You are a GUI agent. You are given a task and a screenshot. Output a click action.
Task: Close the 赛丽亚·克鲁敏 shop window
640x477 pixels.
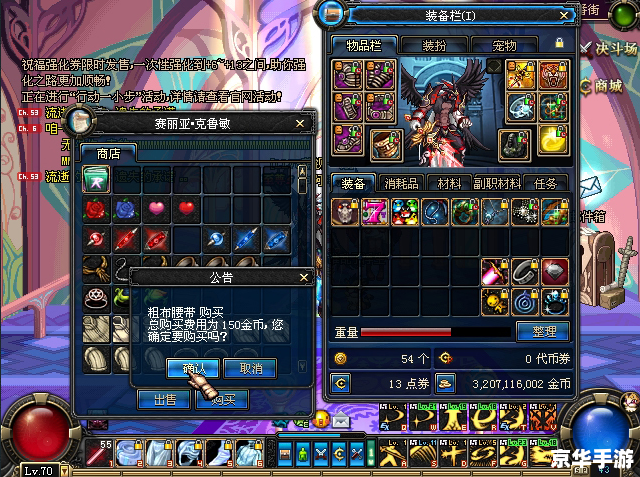300,123
